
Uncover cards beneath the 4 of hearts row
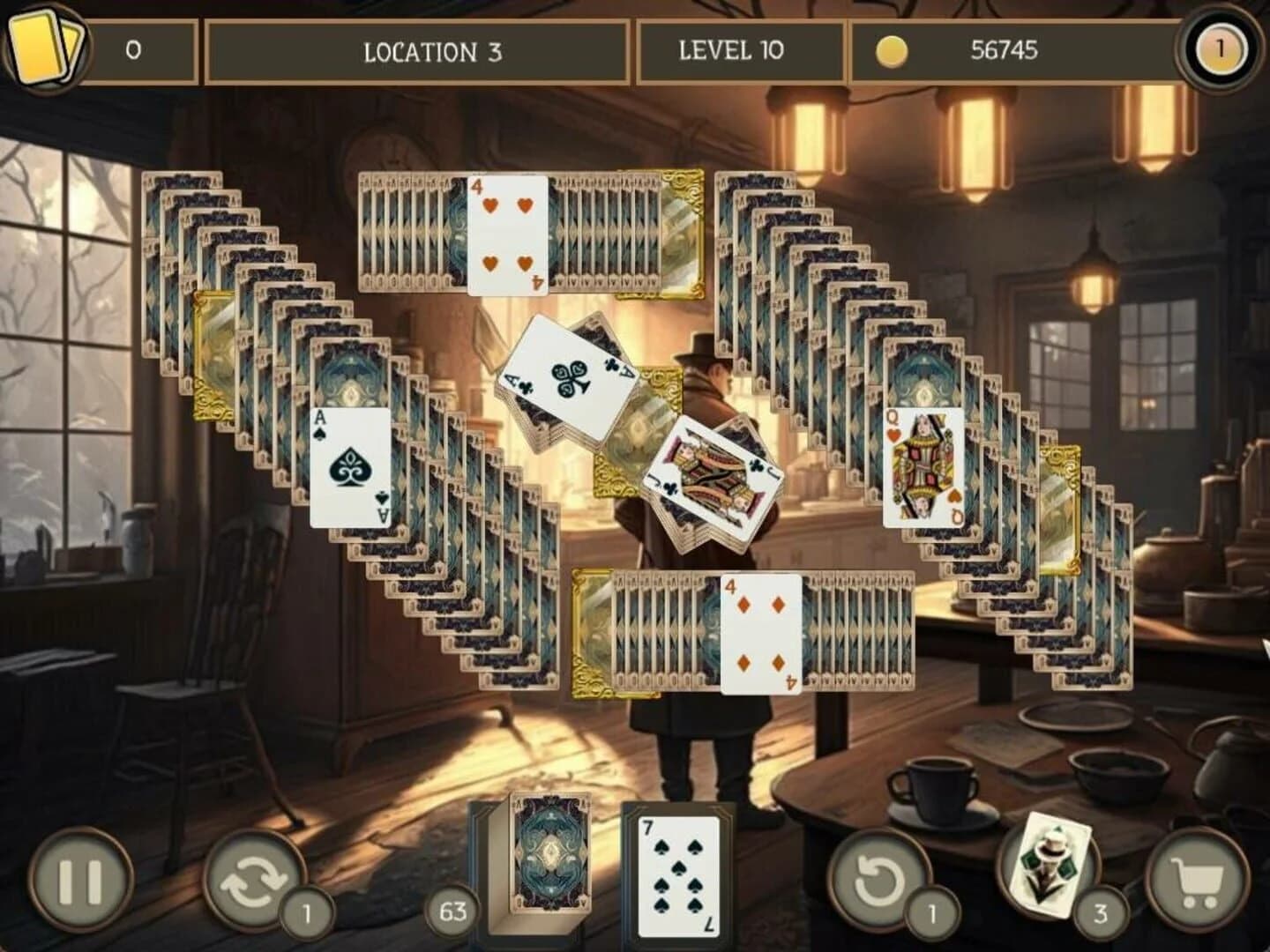pos(415,229)
